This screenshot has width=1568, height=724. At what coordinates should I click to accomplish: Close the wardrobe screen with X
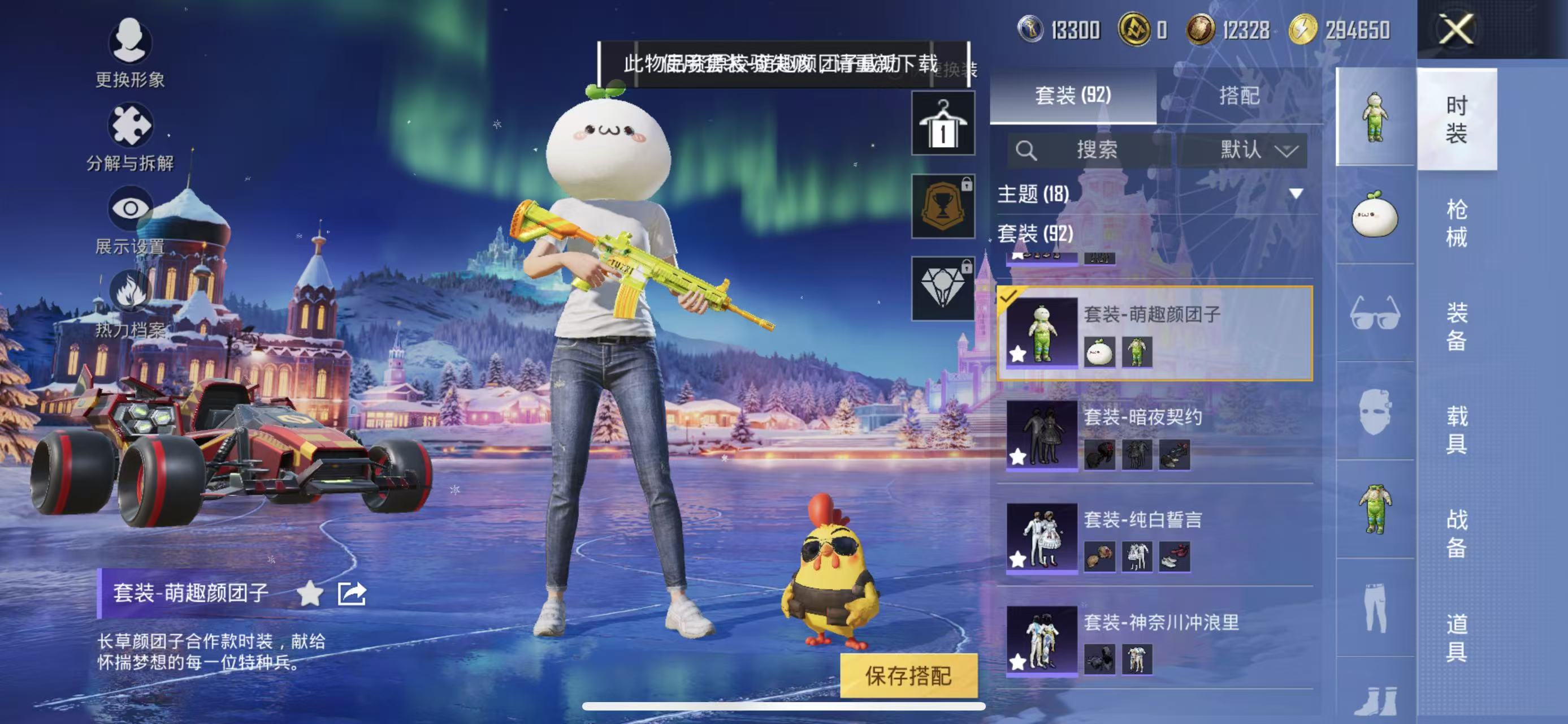pyautogui.click(x=1456, y=29)
